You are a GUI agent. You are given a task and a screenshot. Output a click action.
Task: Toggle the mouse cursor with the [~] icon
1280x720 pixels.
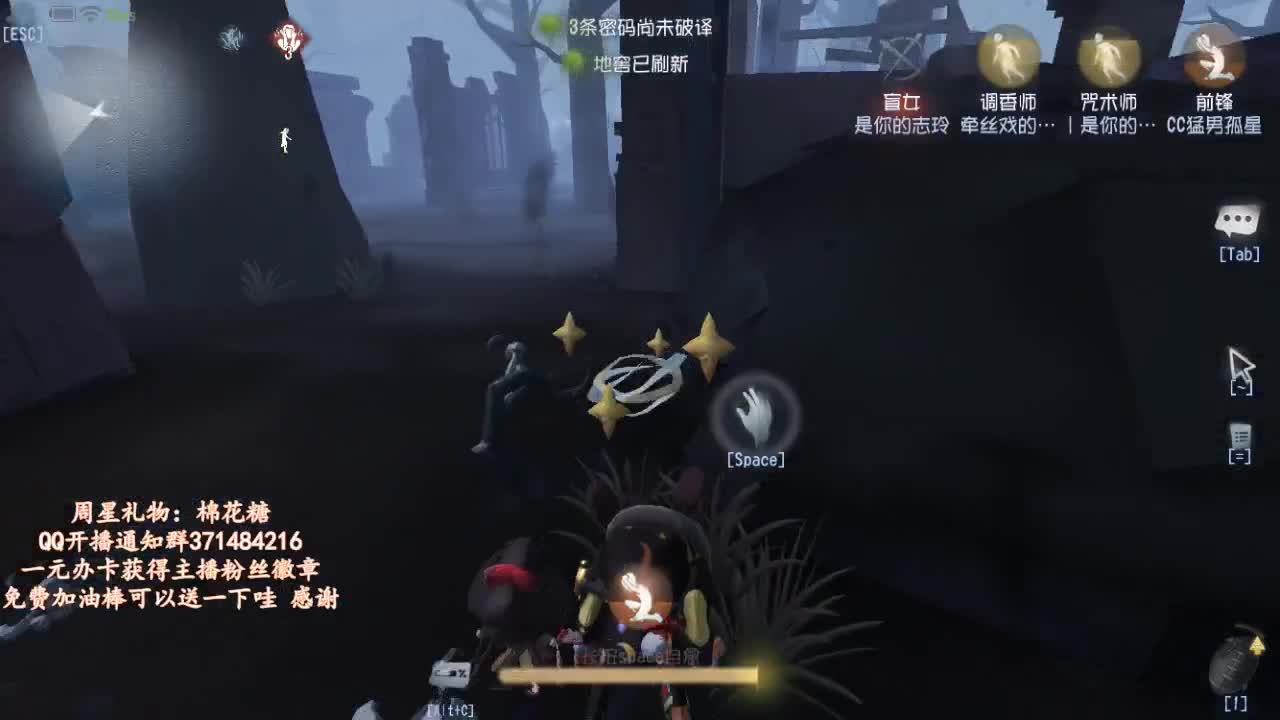1240,370
